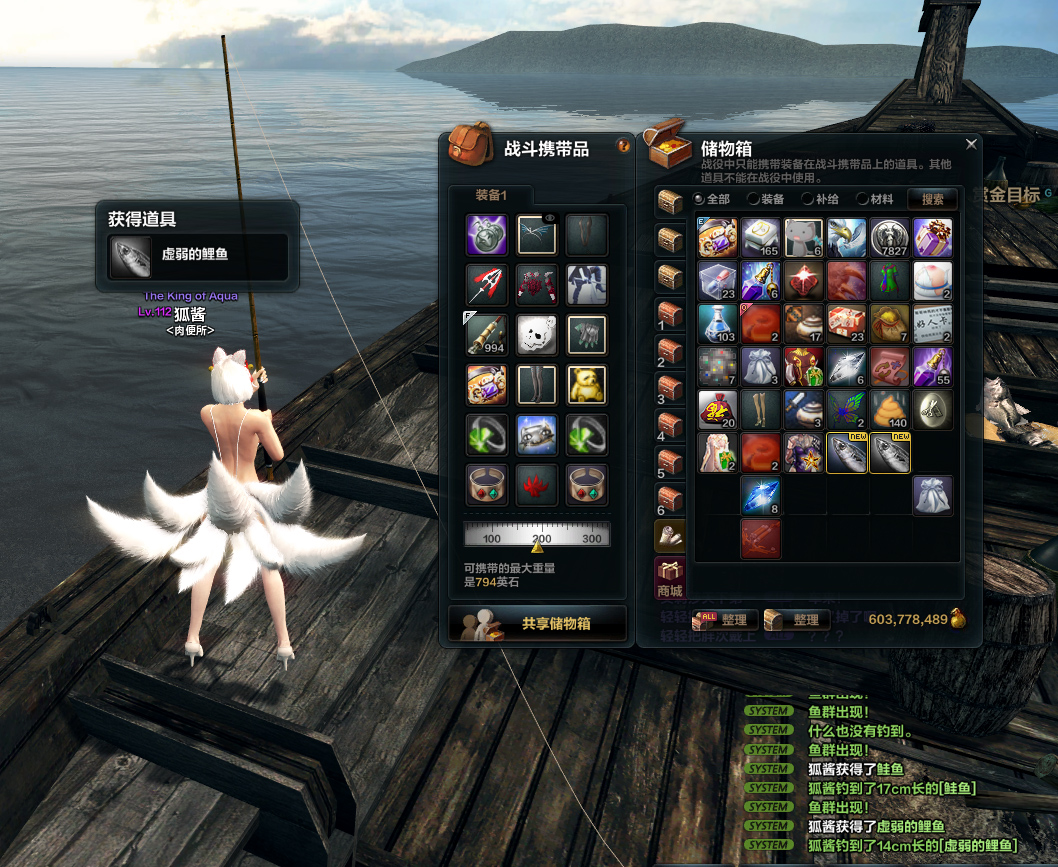Click the purple gift box item
1058x867 pixels.
pyautogui.click(x=932, y=238)
